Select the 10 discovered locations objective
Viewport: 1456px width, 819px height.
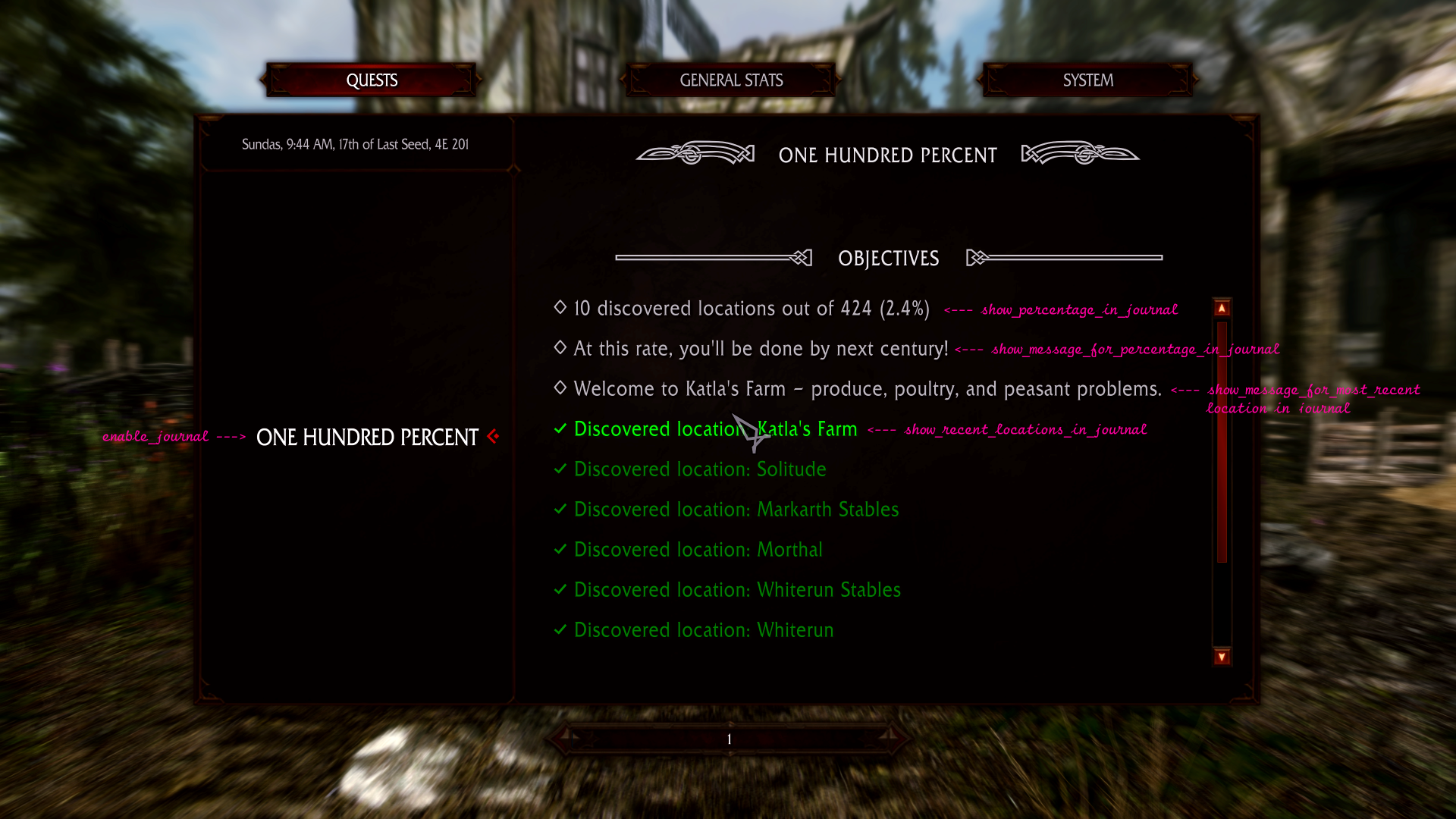[x=751, y=309]
